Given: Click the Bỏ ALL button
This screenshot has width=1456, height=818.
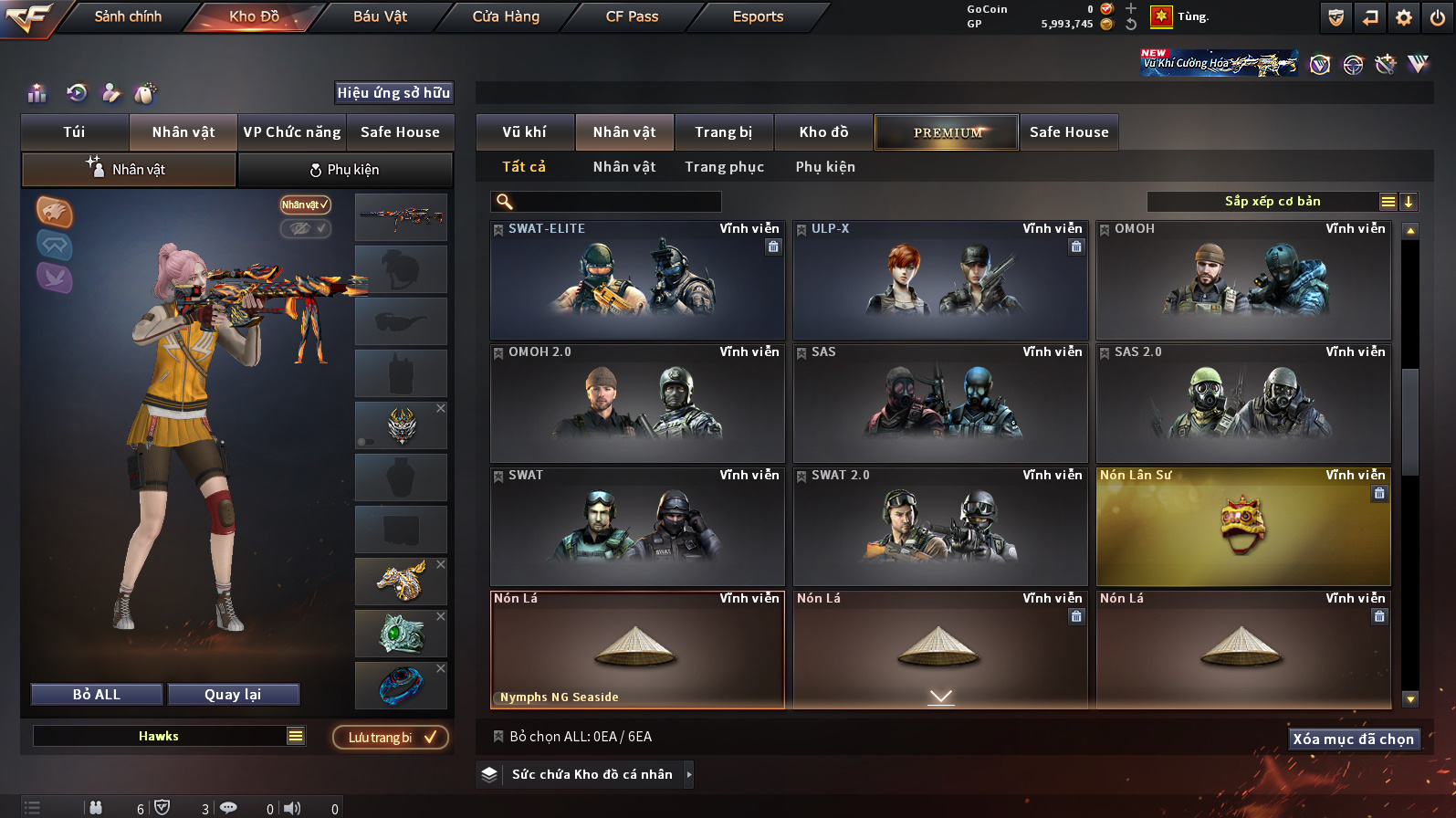Looking at the screenshot, I should coord(97,695).
